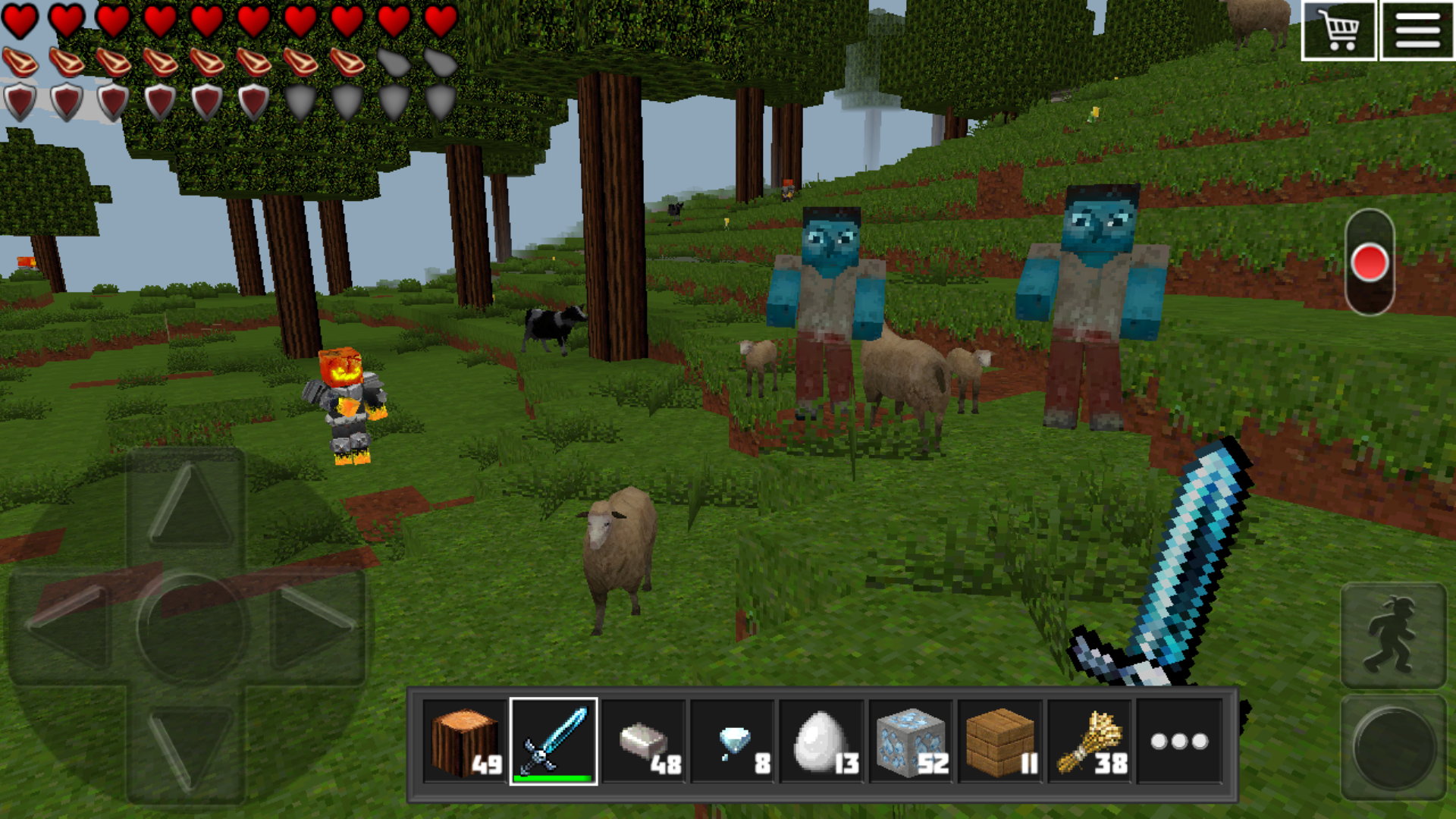Open the extra inventory via three dots
1456x819 pixels.
(1176, 739)
